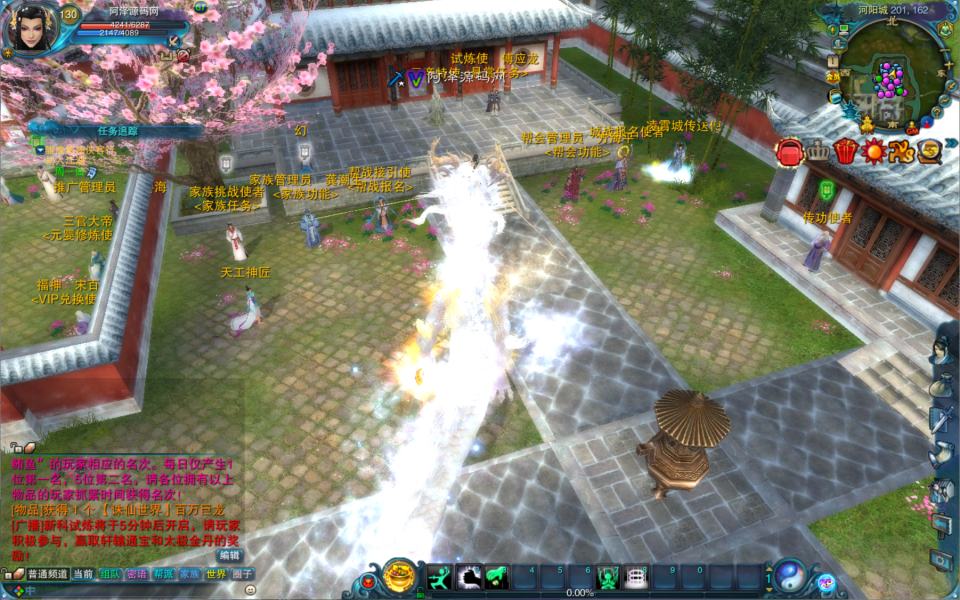This screenshot has width=960, height=600.
Task: Open the player portrait in the corner
Action: tap(30, 28)
